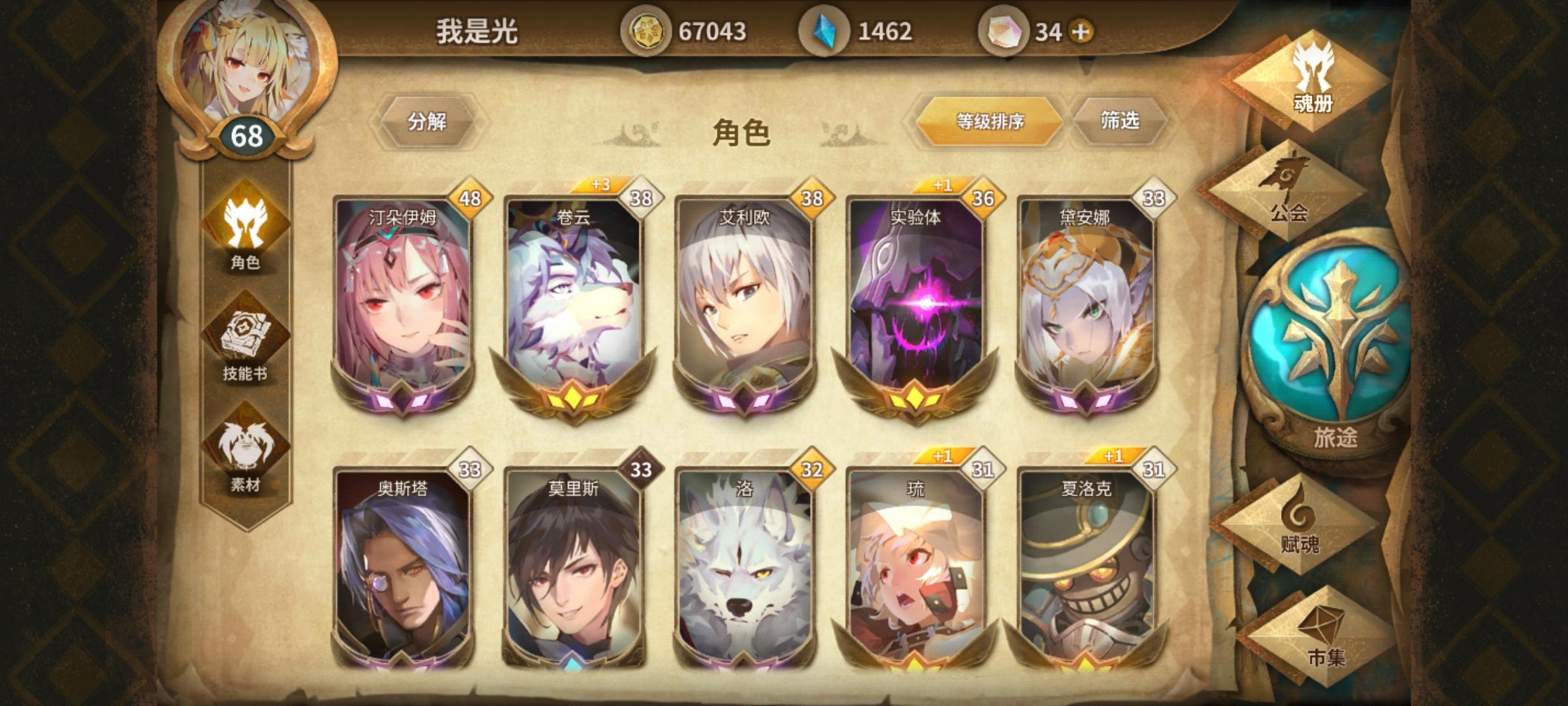
Task: Click the 分解 disassemble button
Action: (x=428, y=123)
